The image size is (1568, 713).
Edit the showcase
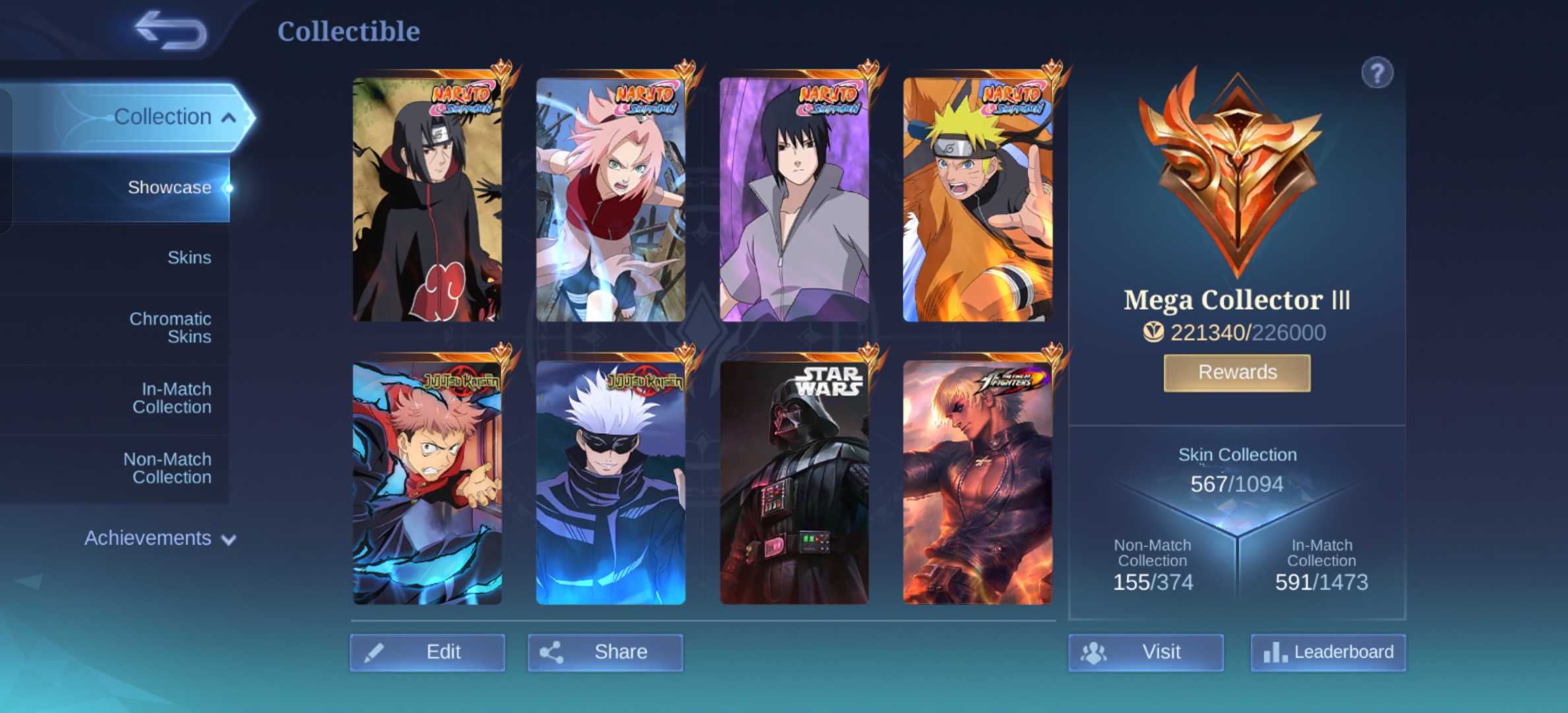[x=428, y=652]
